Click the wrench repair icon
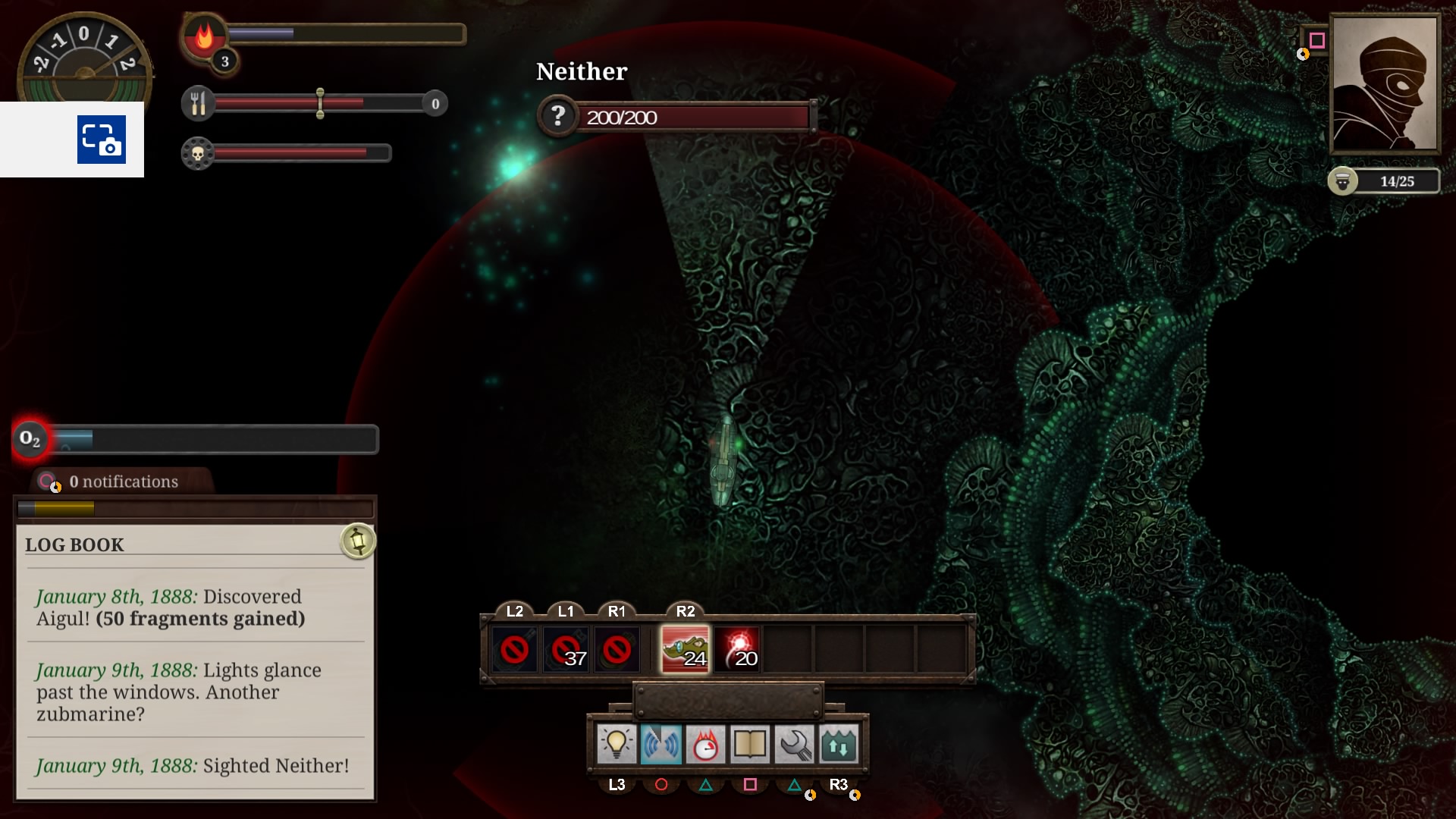The height and width of the screenshot is (819, 1456). [x=794, y=744]
